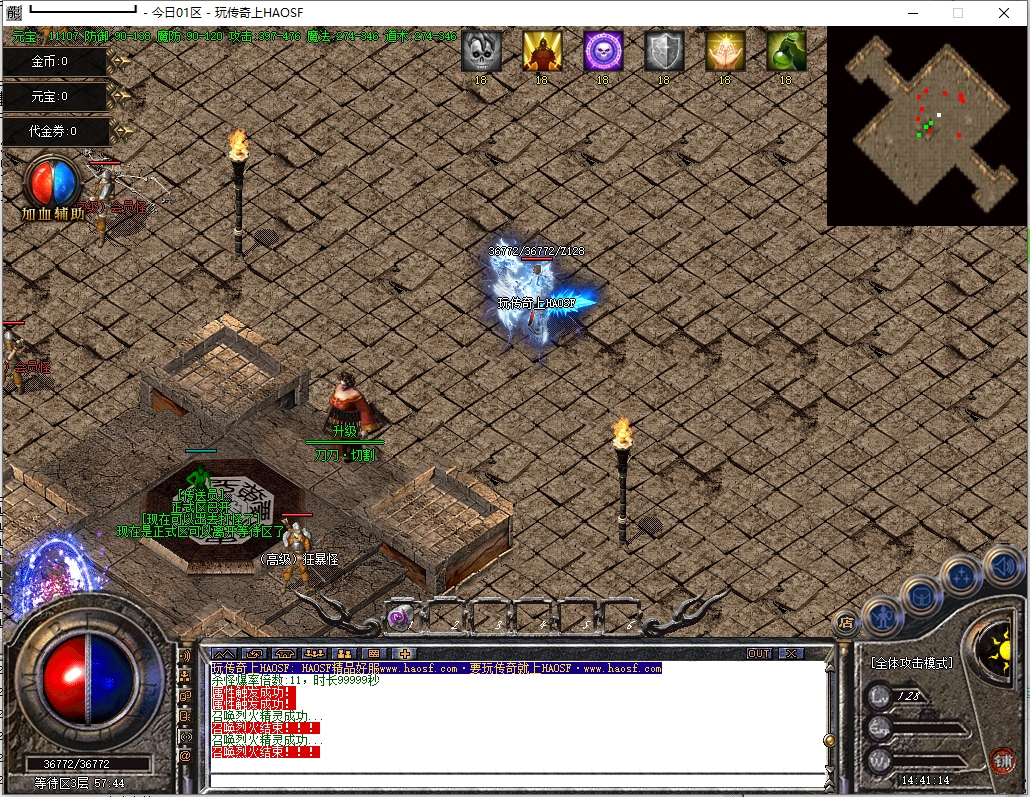
Task: Click the chat text input line
Action: pyautogui.click(x=515, y=779)
